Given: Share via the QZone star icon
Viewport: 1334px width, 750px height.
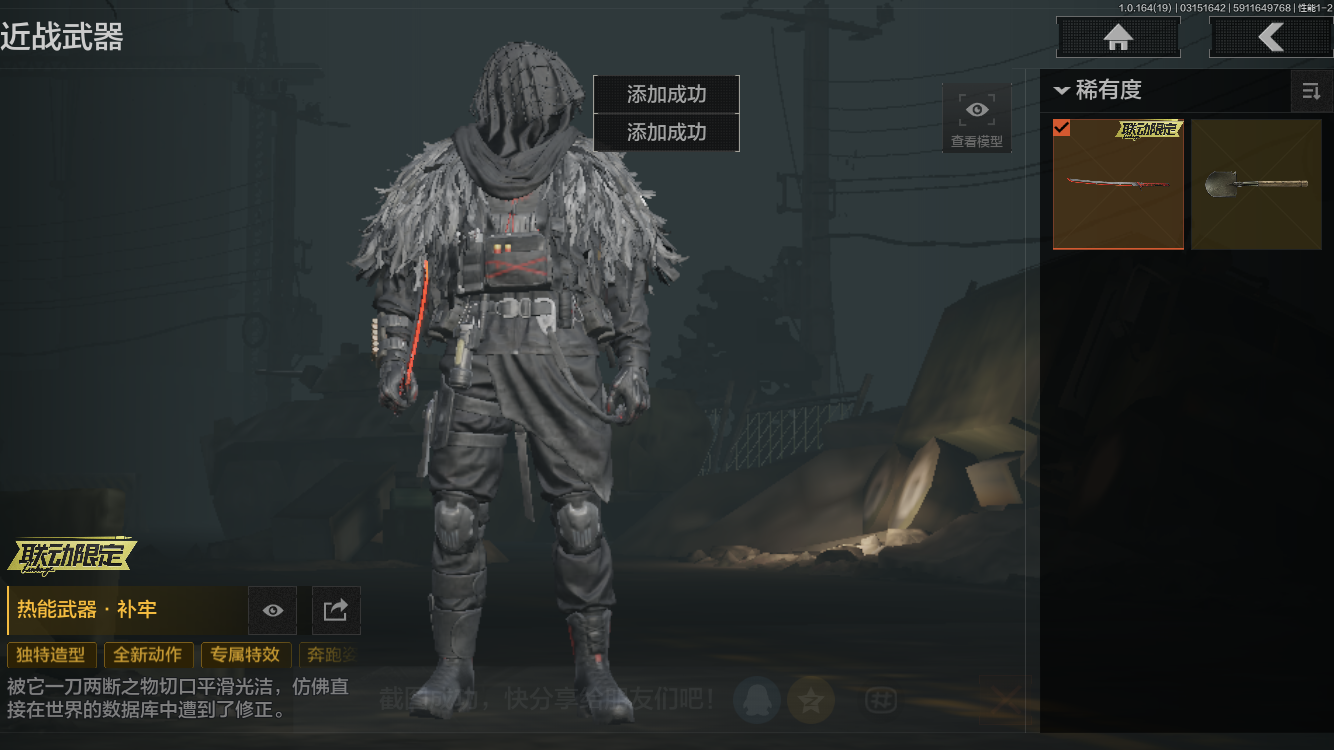Looking at the screenshot, I should pyautogui.click(x=811, y=700).
